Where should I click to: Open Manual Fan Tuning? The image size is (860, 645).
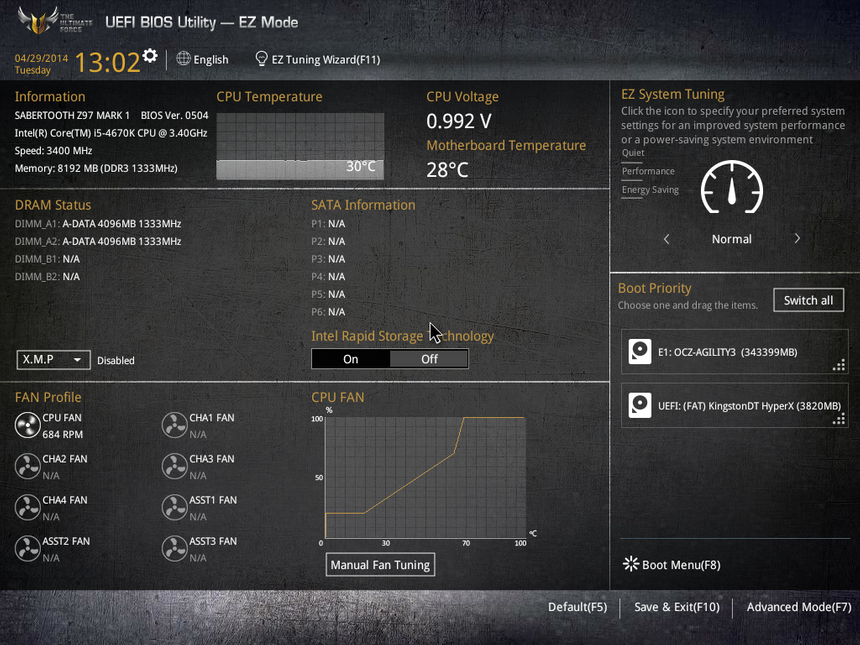click(380, 565)
